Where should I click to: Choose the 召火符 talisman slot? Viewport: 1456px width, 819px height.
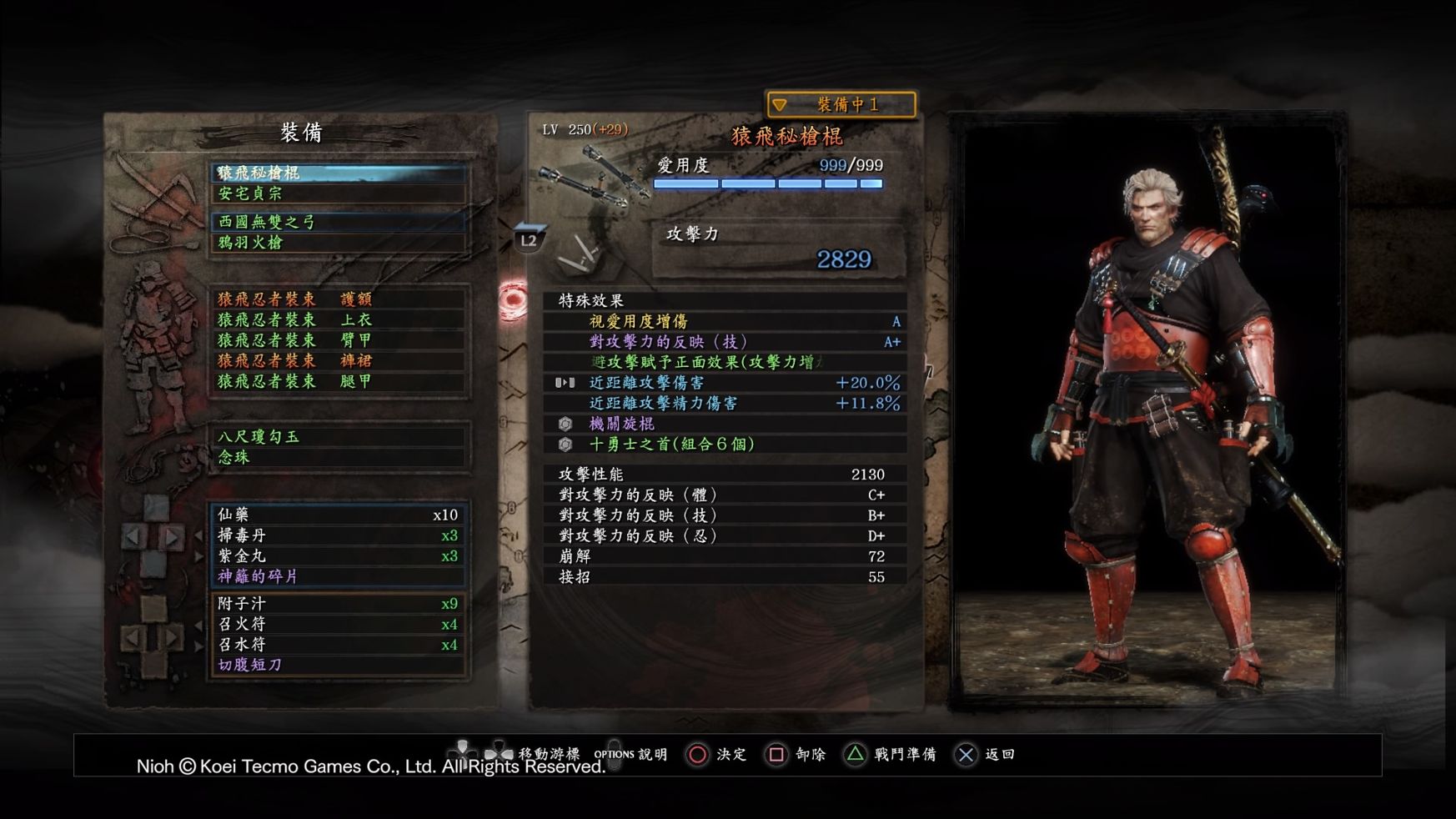[x=338, y=624]
